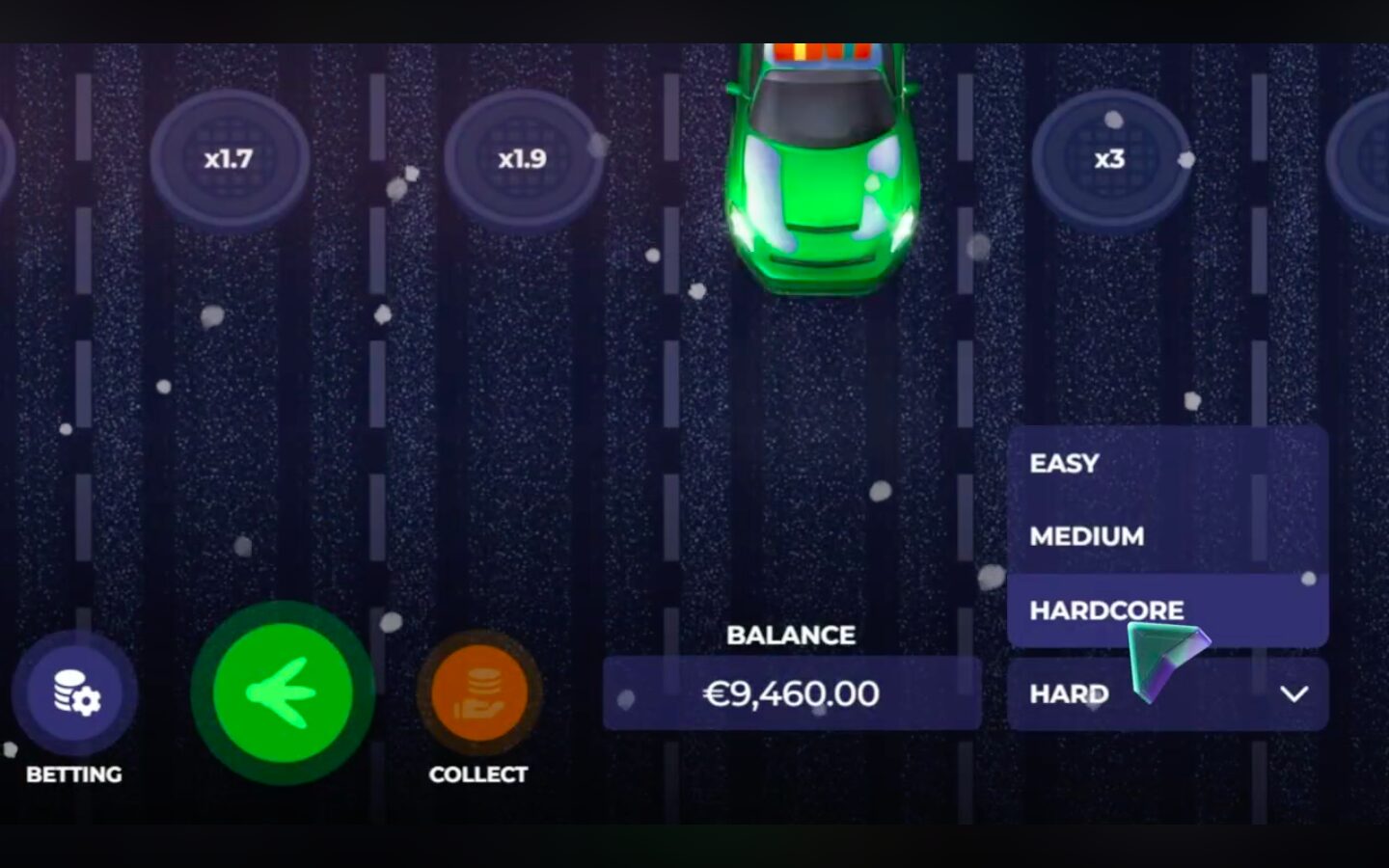Click the orange Collect coin-hand icon
The height and width of the screenshot is (868, 1389).
[479, 691]
